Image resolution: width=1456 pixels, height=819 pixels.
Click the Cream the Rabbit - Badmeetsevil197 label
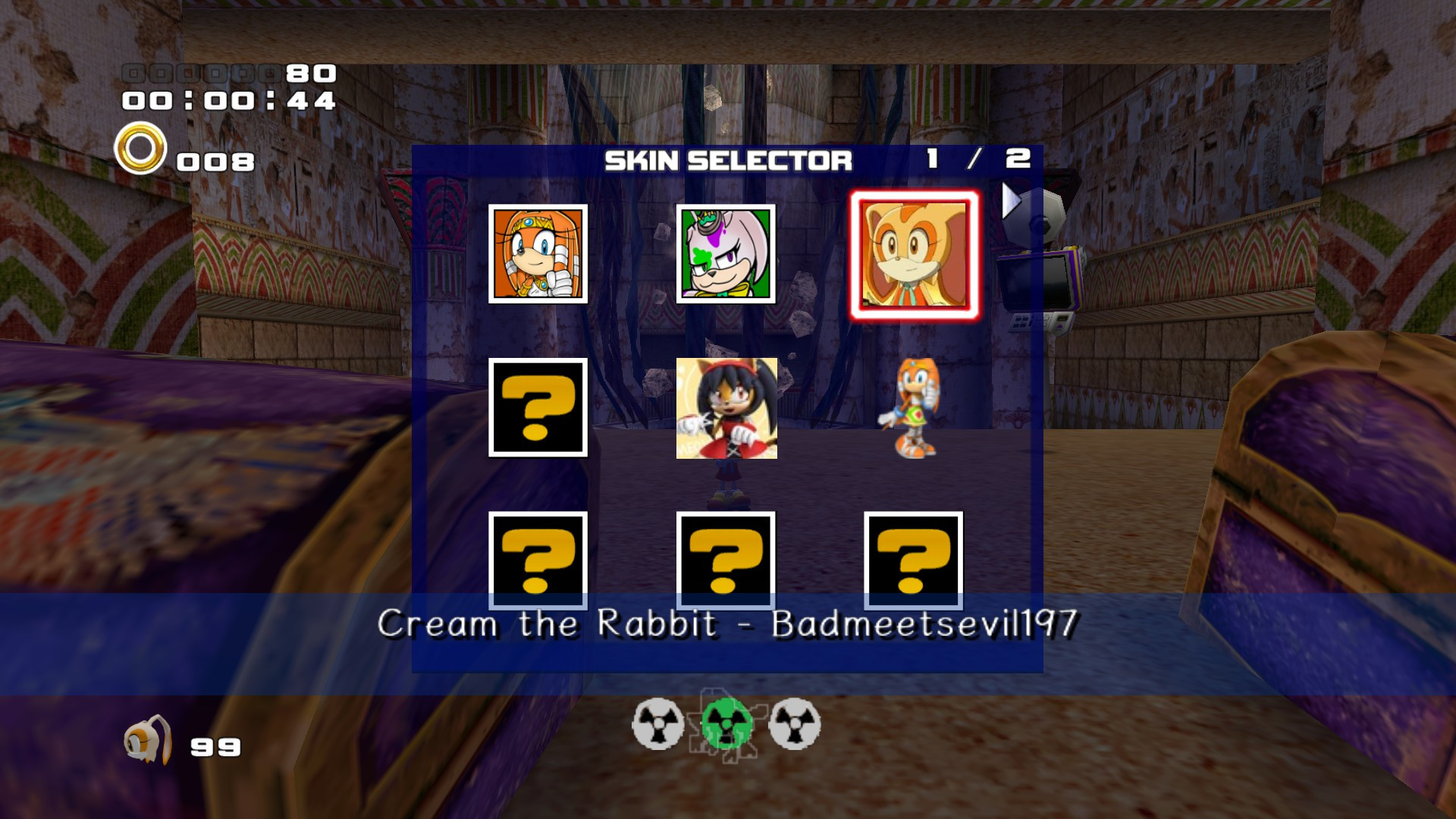[x=728, y=623]
